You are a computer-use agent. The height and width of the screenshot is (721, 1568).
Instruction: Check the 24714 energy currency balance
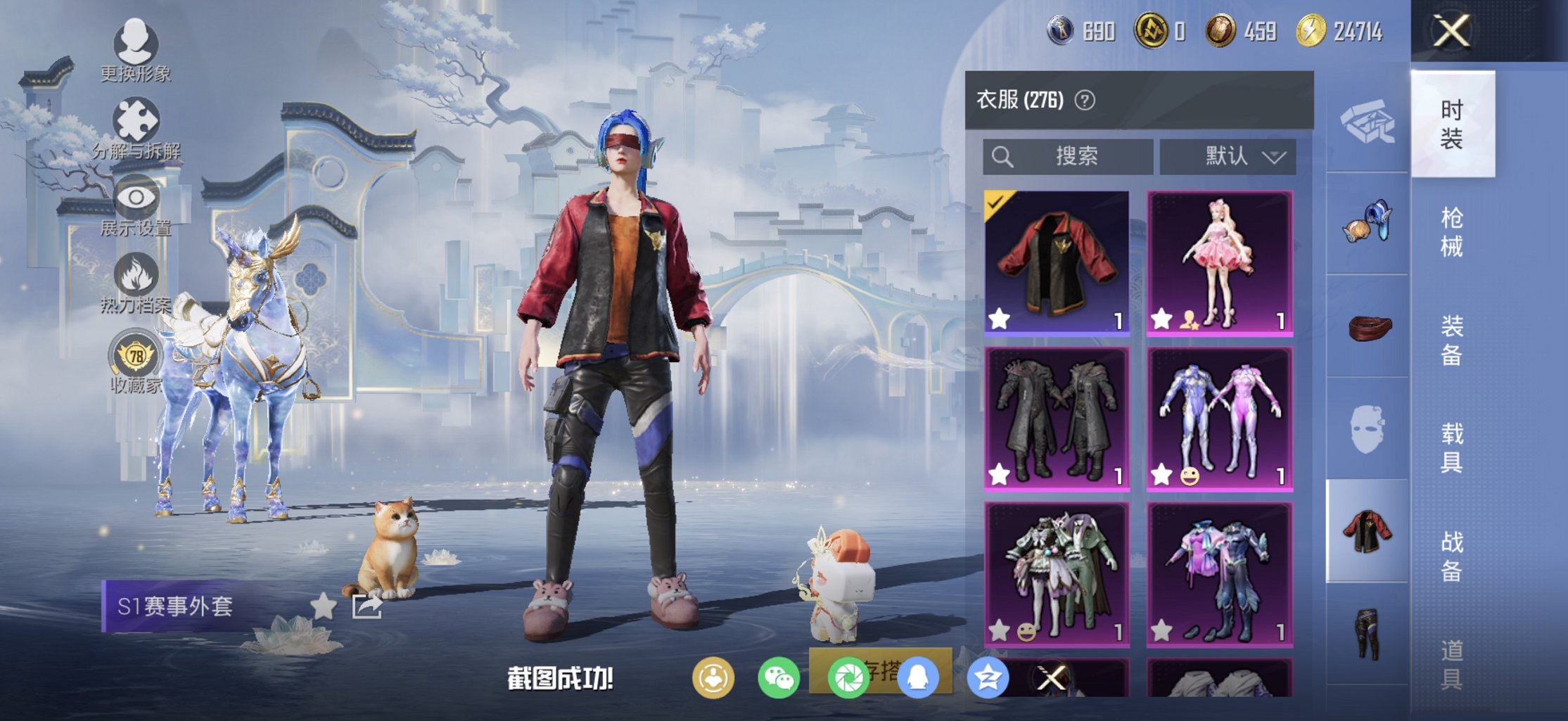[x=1342, y=32]
